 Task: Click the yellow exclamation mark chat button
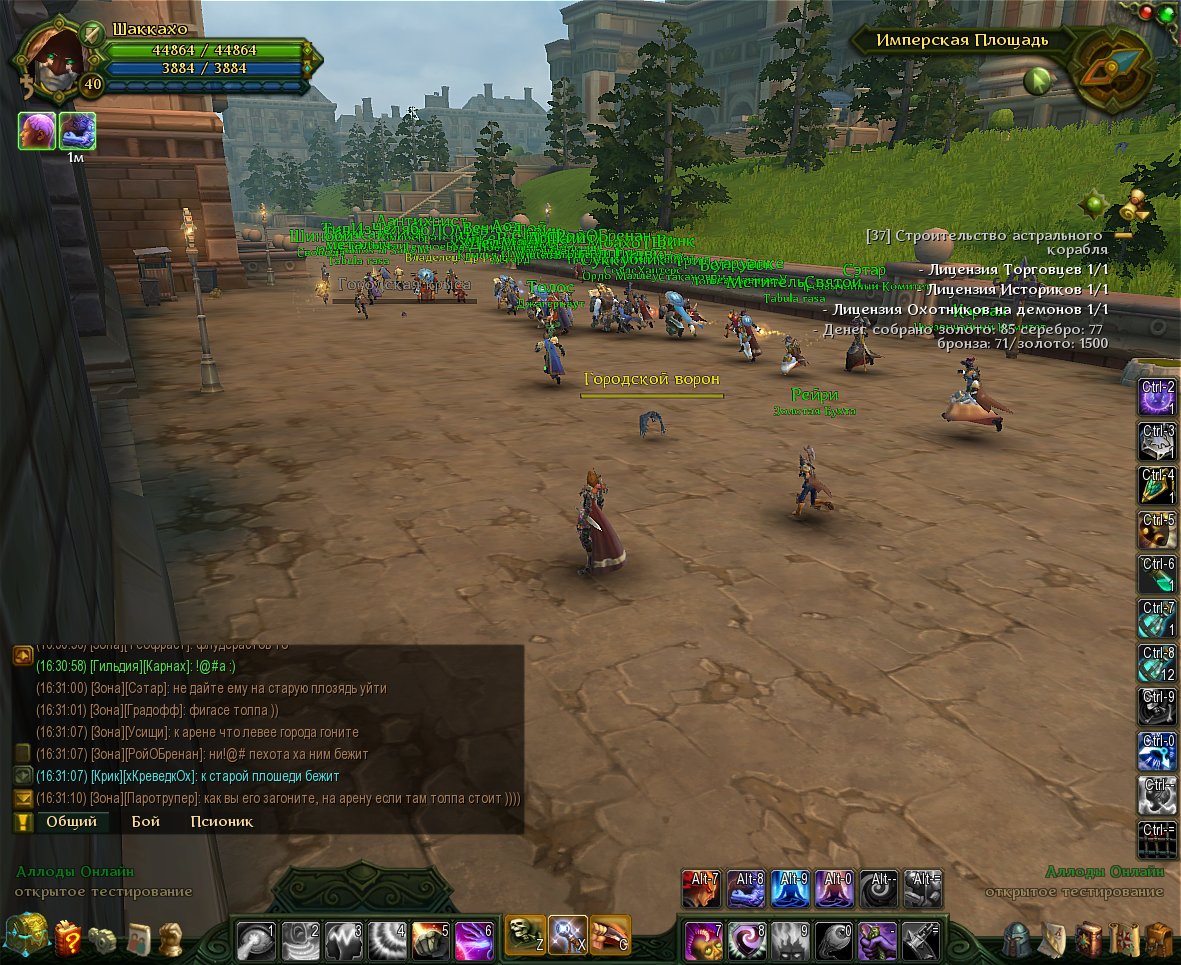click(x=23, y=822)
